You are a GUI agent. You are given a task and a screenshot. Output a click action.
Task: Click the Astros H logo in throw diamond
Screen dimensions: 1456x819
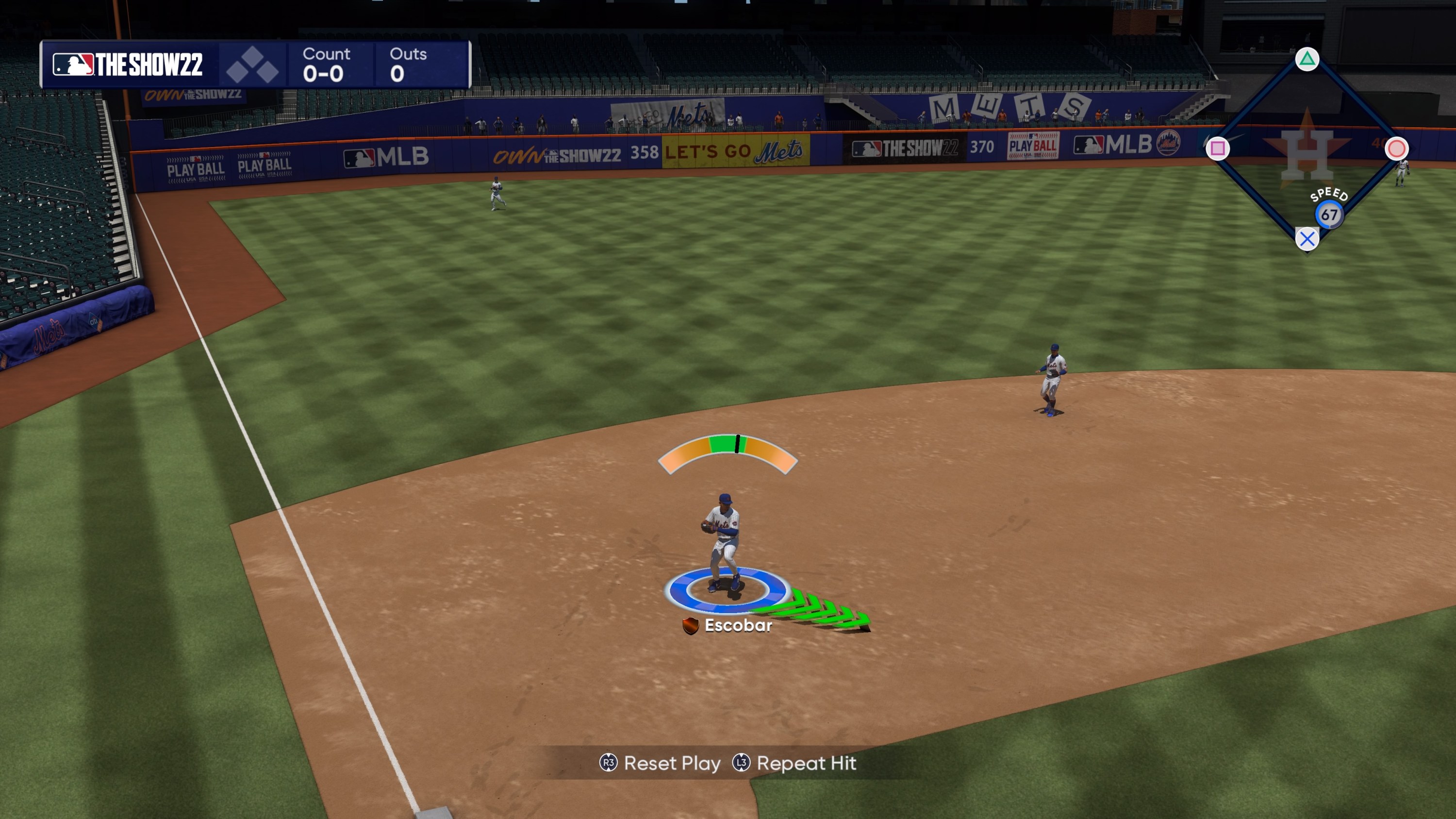tap(1307, 156)
